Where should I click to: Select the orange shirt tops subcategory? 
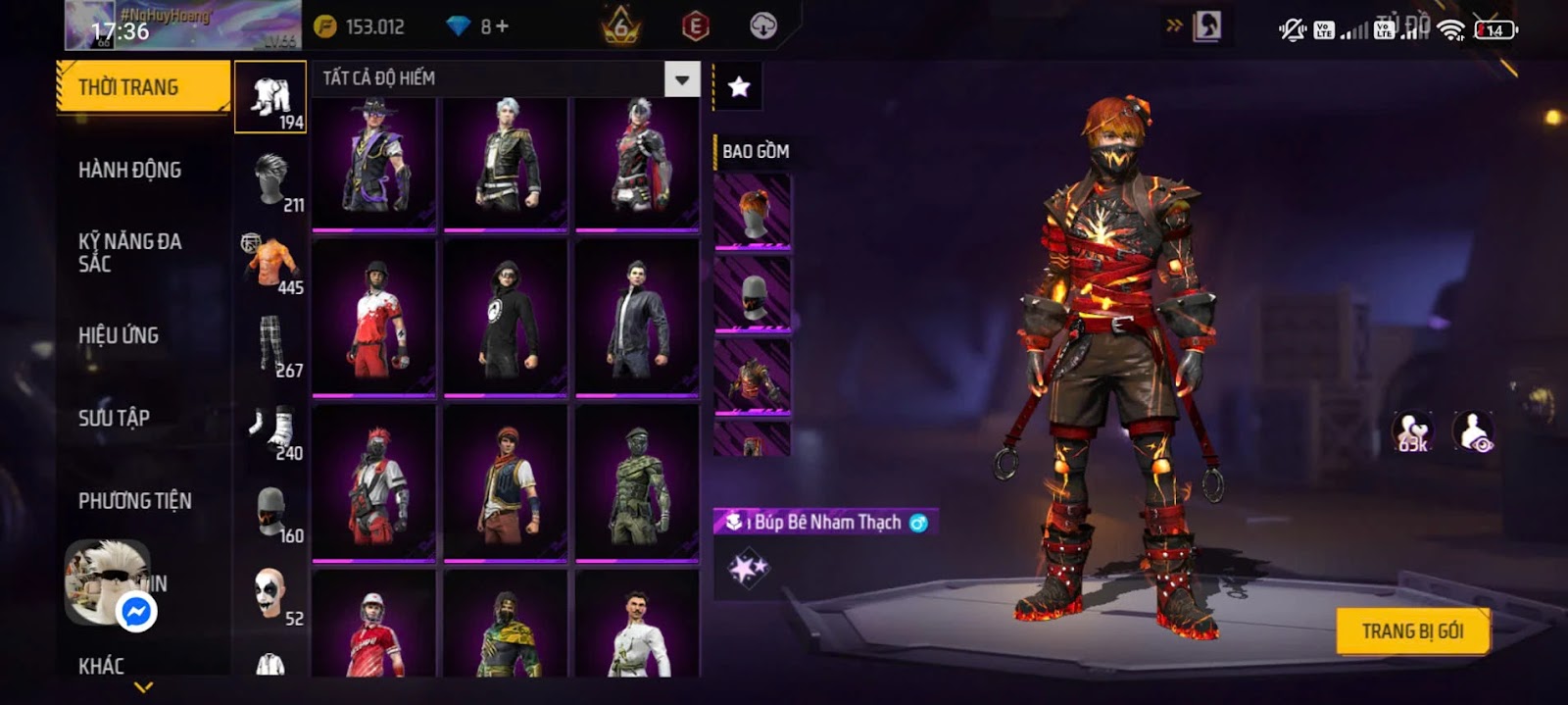(x=272, y=264)
